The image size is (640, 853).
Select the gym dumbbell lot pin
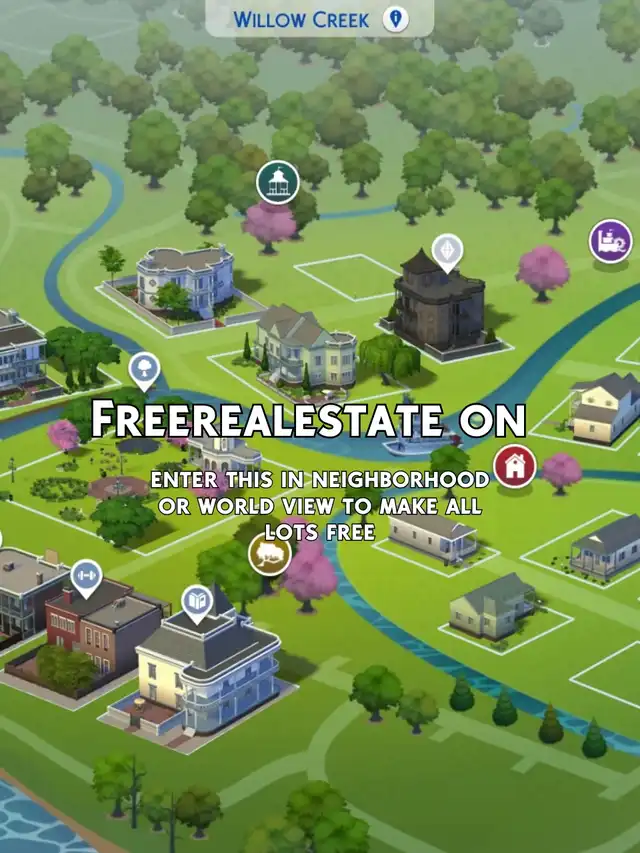[x=86, y=577]
